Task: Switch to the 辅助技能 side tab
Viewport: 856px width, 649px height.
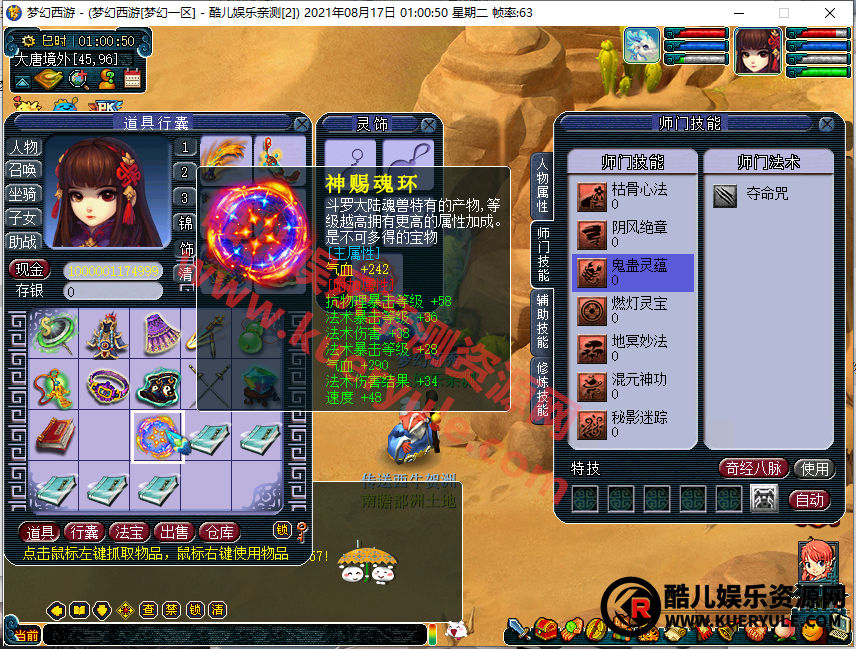Action: point(541,321)
